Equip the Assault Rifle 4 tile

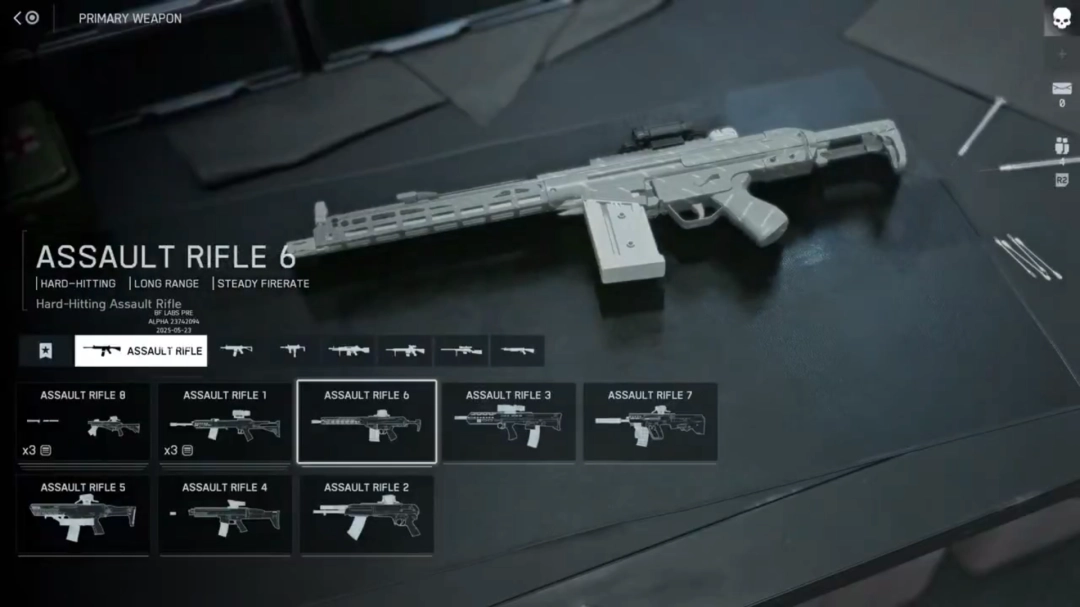tap(225, 515)
